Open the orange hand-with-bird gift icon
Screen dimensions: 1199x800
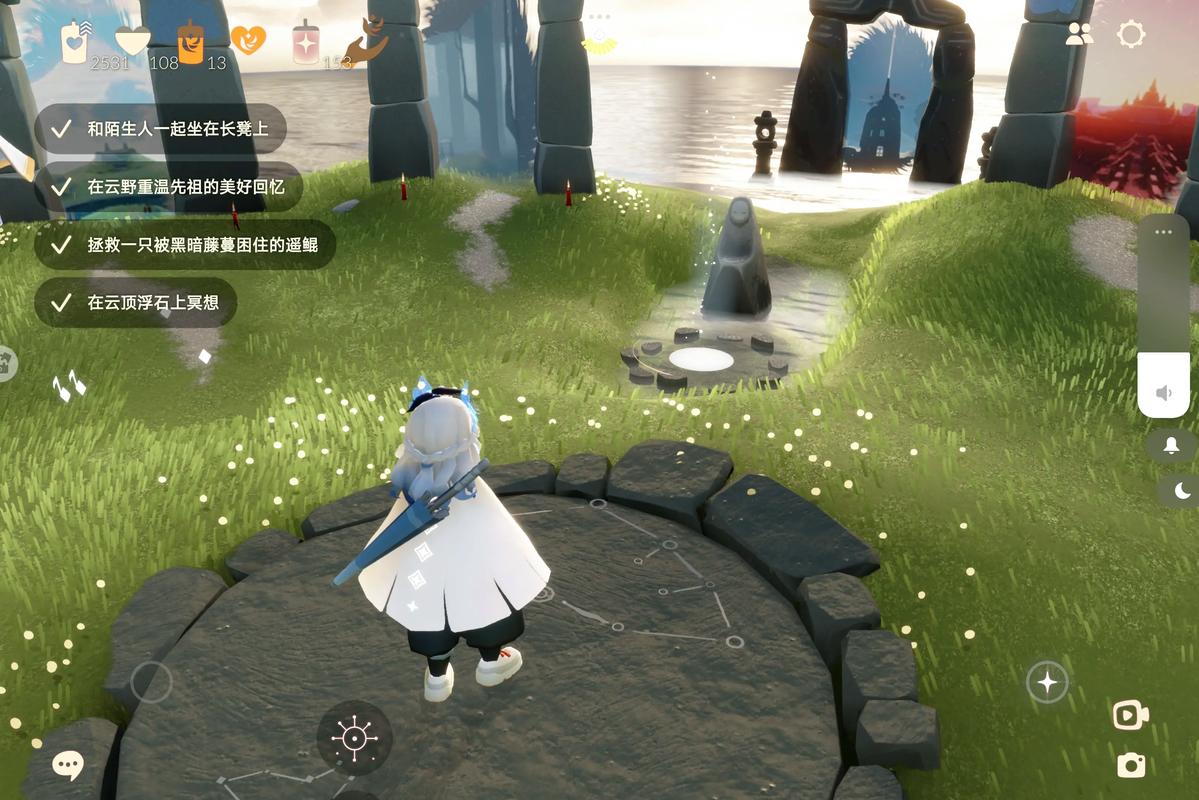tap(366, 40)
